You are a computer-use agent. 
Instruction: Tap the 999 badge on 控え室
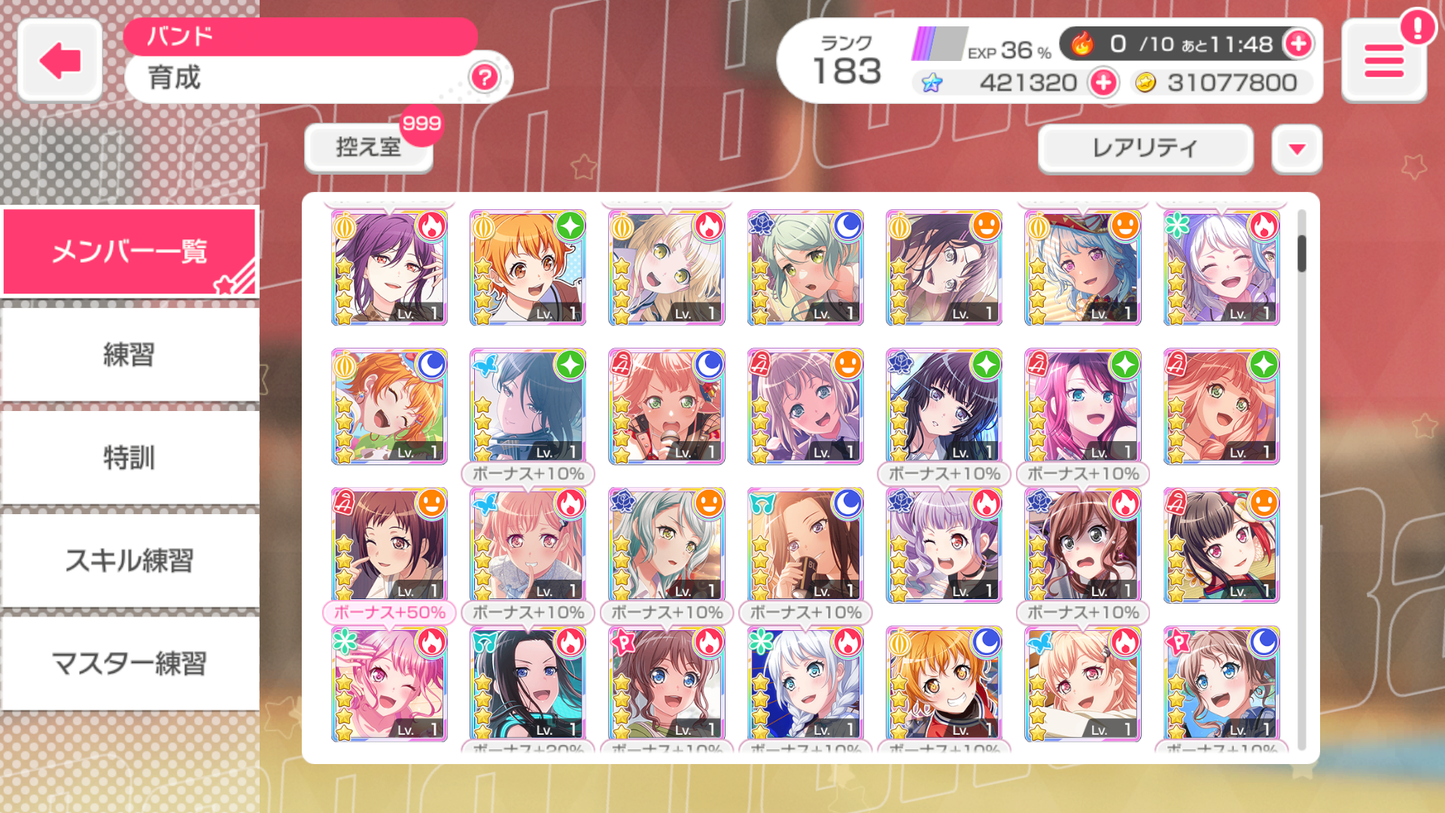point(422,124)
